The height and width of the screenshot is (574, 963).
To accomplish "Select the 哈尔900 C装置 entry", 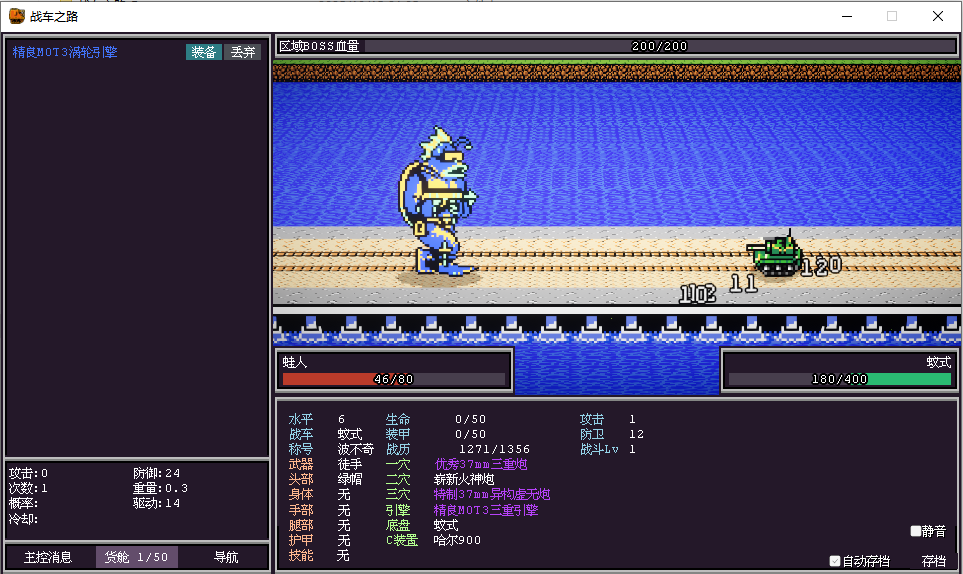I will [457, 540].
